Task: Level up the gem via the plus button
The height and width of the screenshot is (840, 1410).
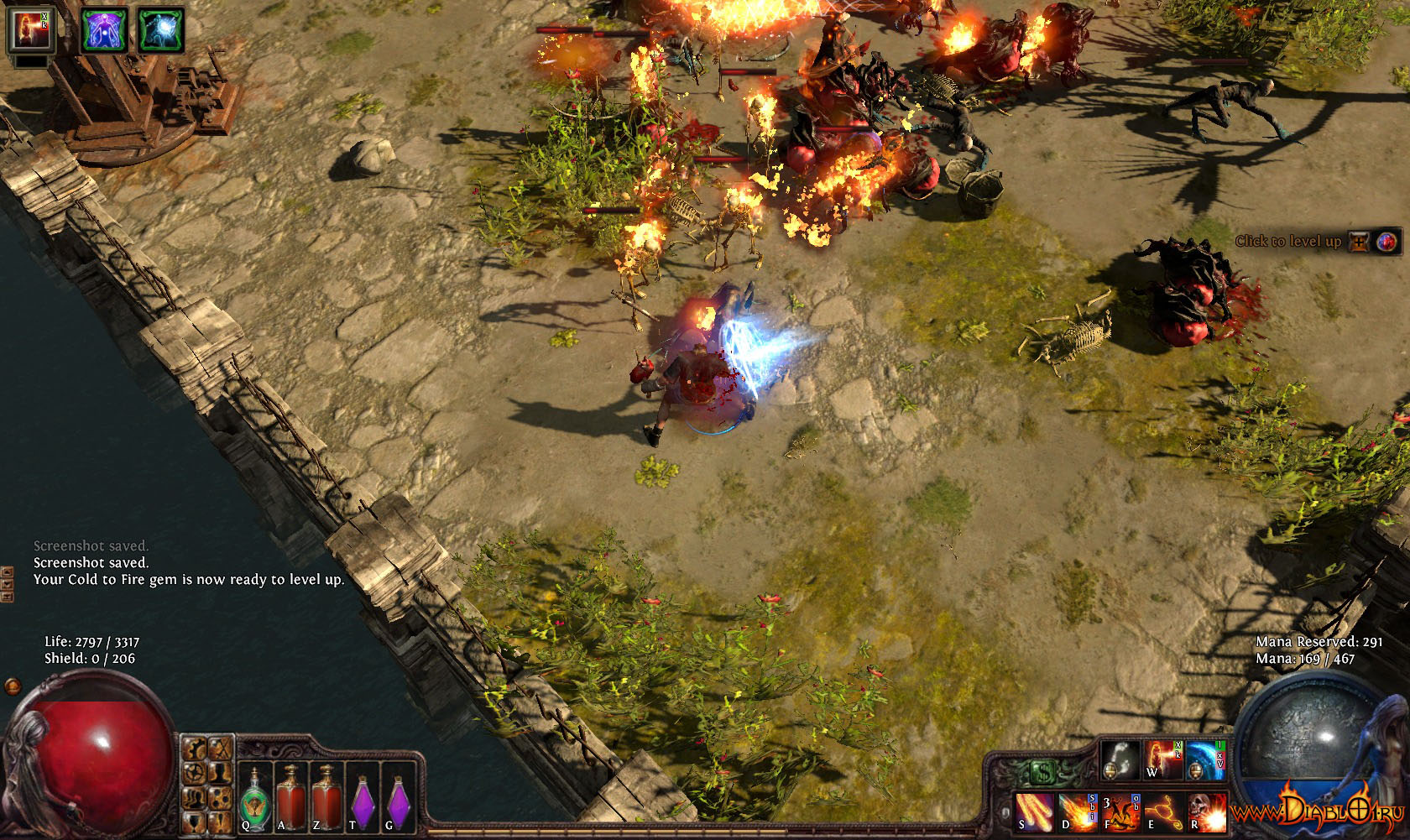Action: pos(1356,243)
